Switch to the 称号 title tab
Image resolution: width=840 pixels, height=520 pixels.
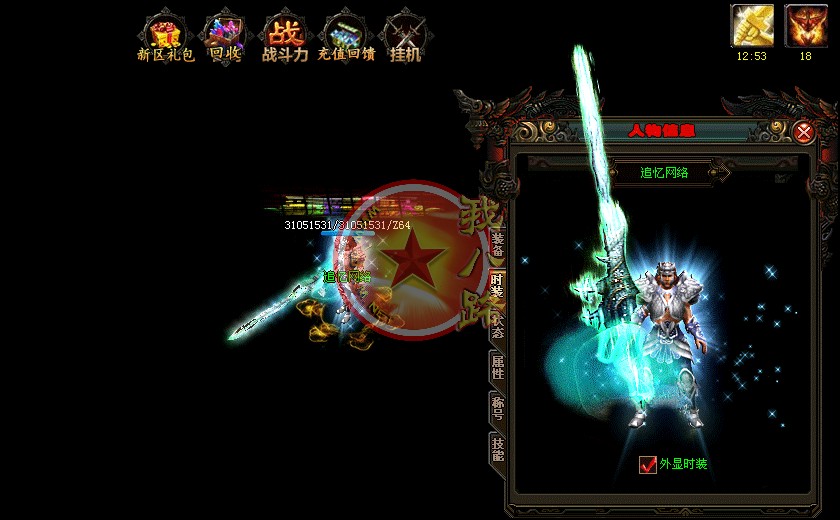point(497,407)
